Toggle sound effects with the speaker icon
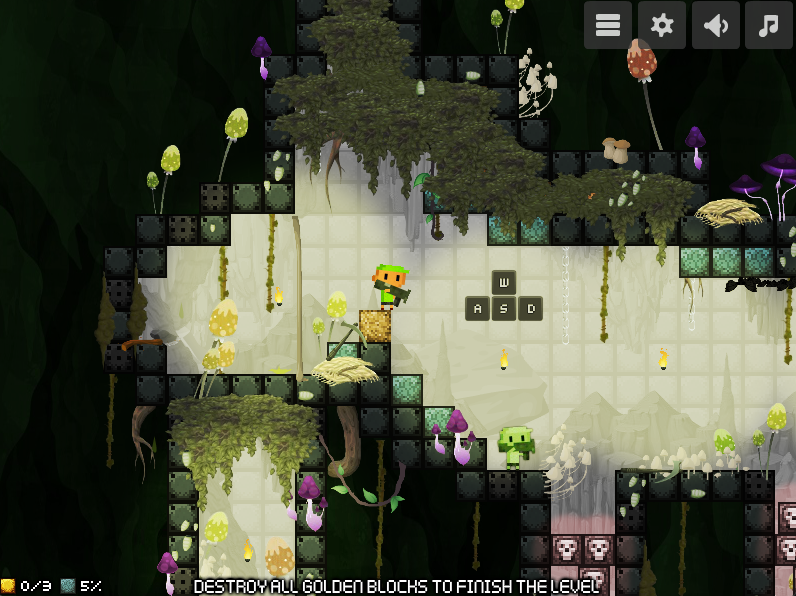This screenshot has width=796, height=596. click(715, 26)
